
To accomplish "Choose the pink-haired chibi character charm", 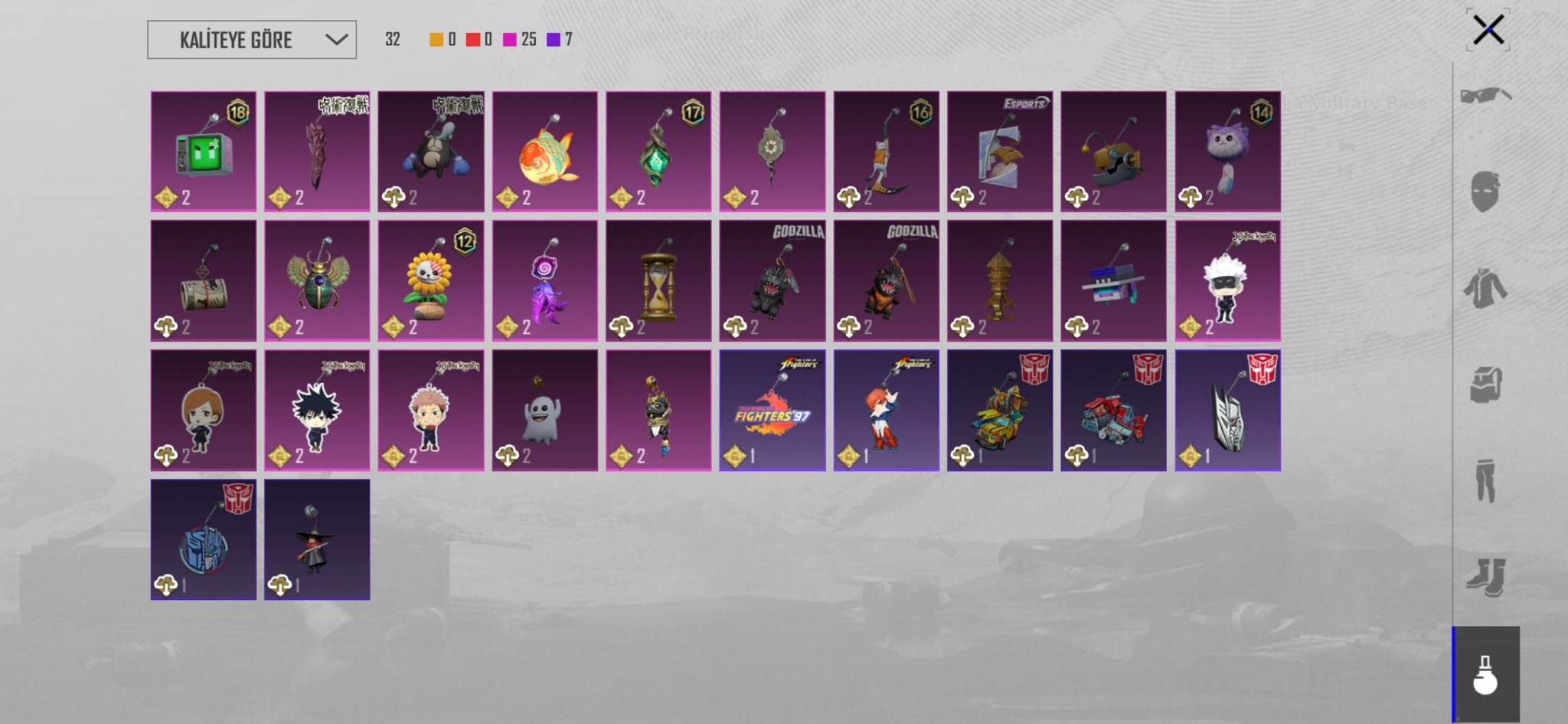I will pos(430,410).
